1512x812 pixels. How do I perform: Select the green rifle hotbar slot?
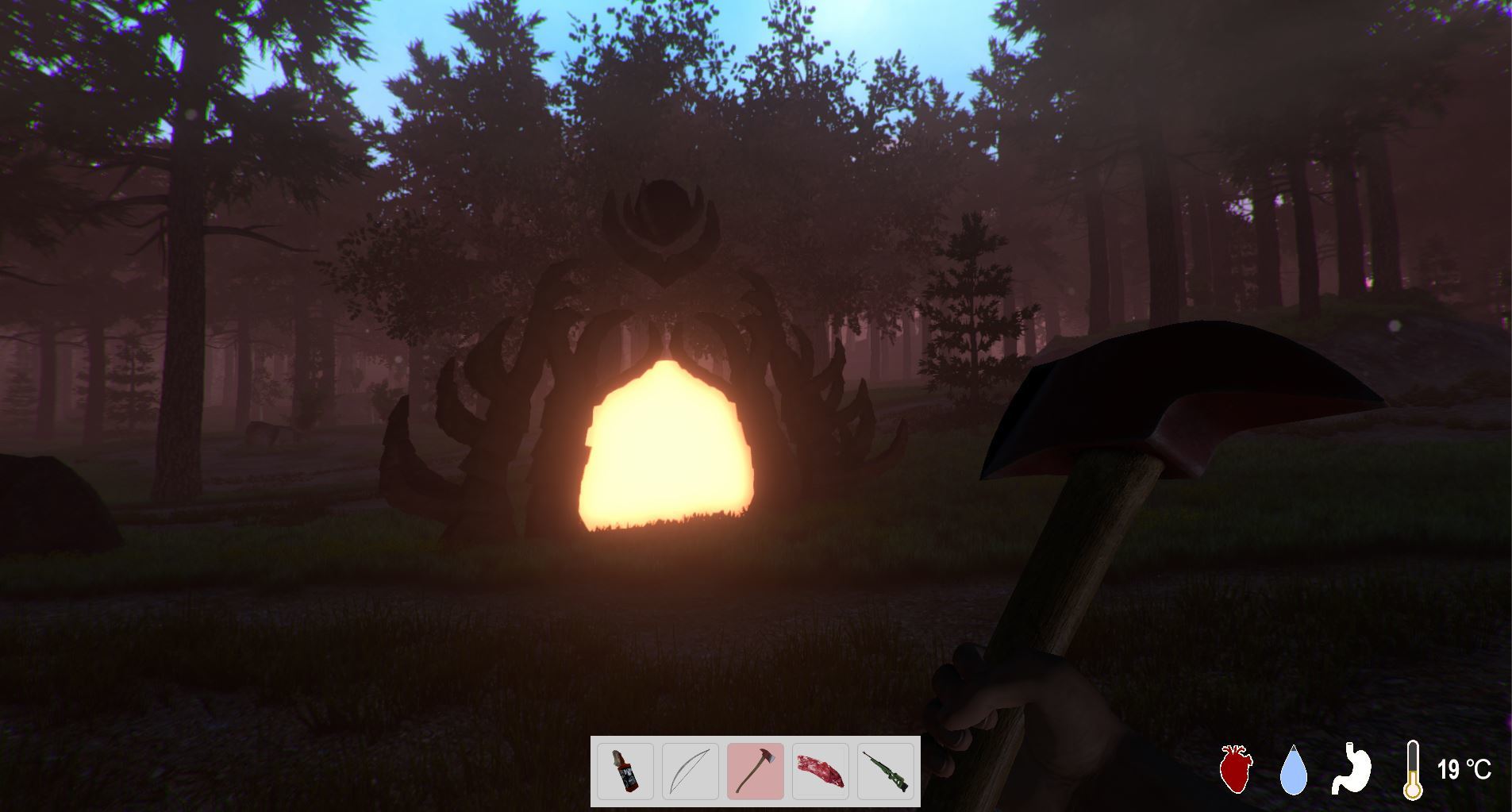click(884, 771)
